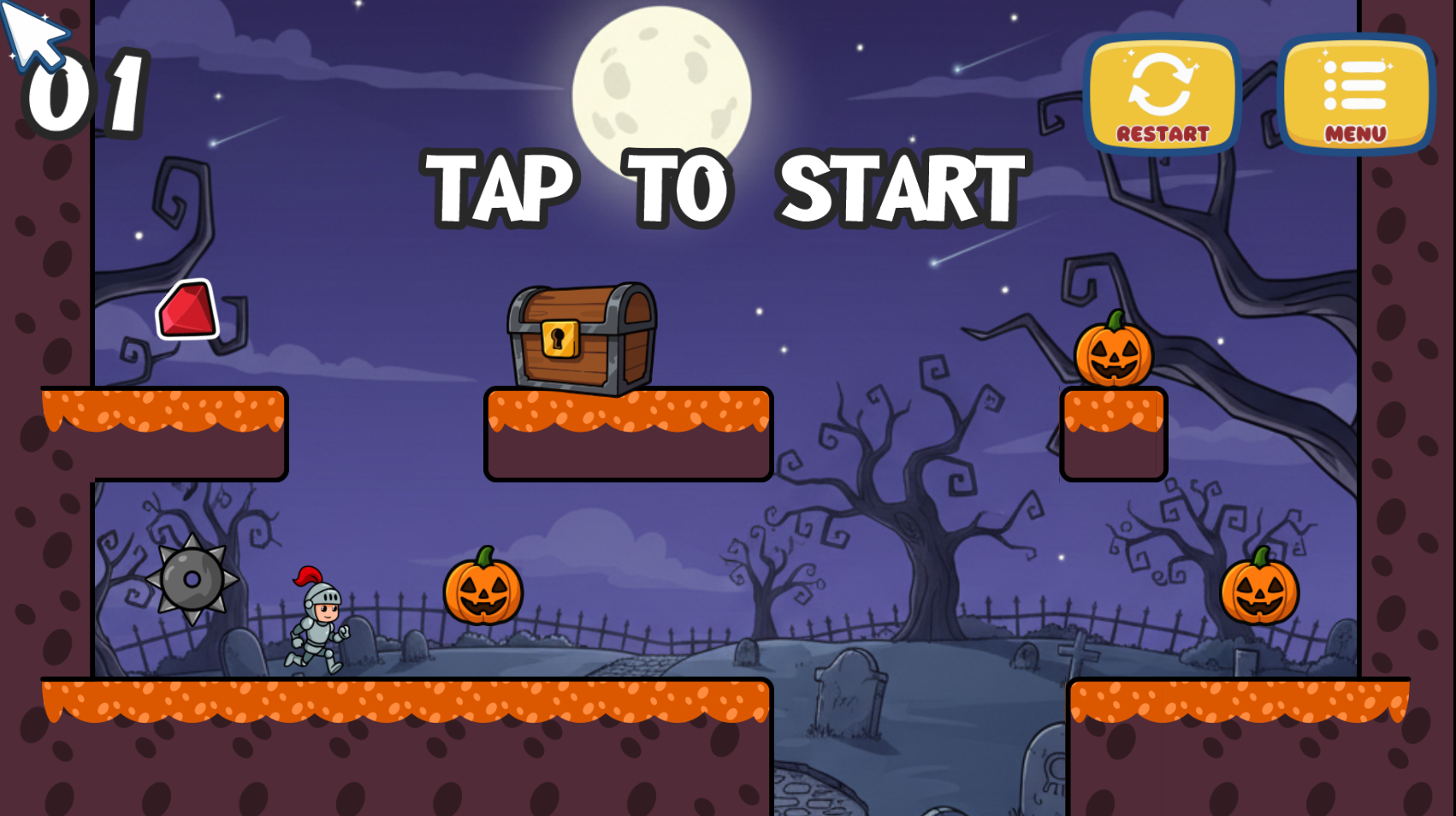Click the pumpkin next to the knight
The height and width of the screenshot is (816, 1456).
[483, 592]
